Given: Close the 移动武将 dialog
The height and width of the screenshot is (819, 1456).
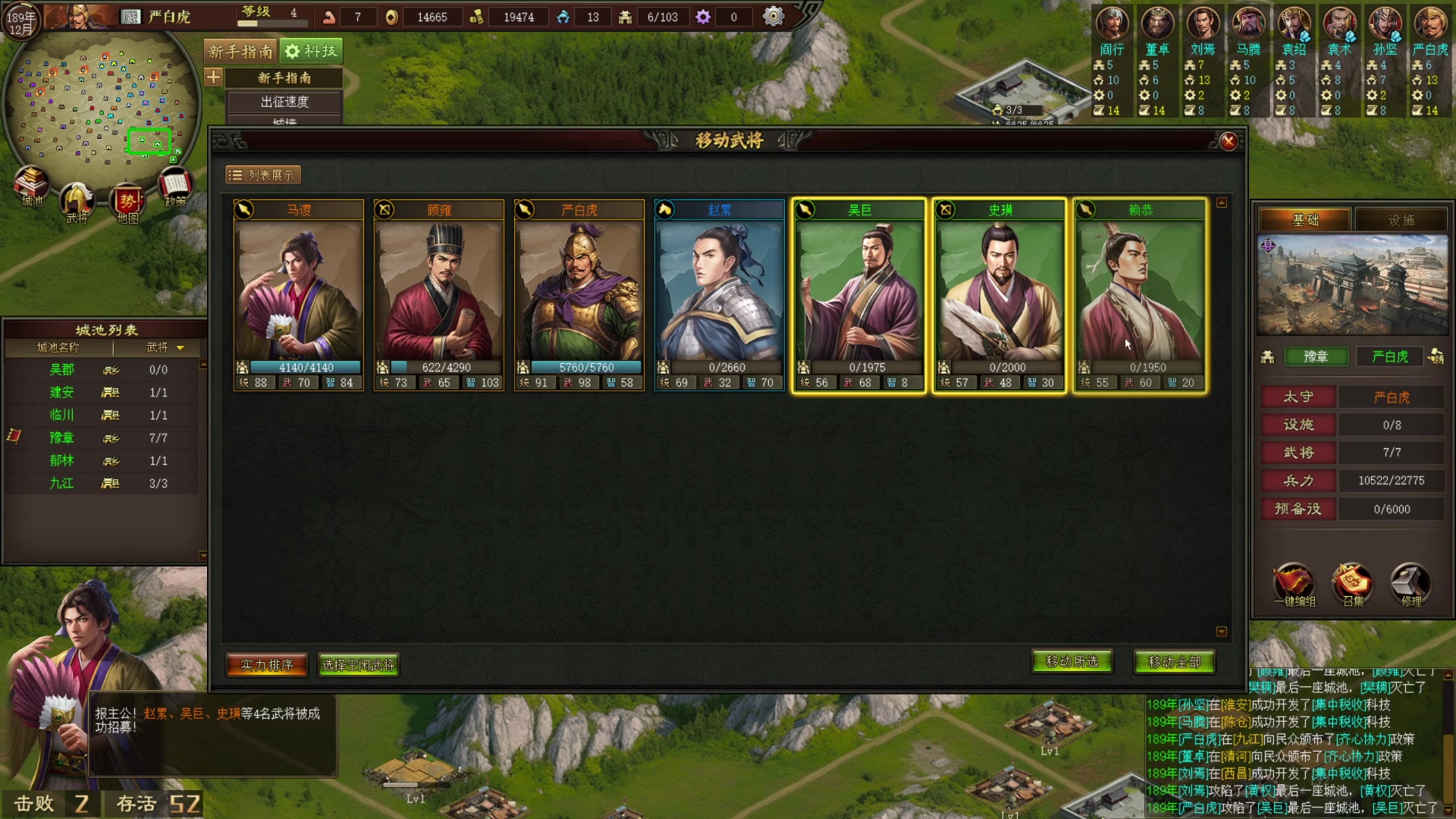Looking at the screenshot, I should click(x=1228, y=141).
